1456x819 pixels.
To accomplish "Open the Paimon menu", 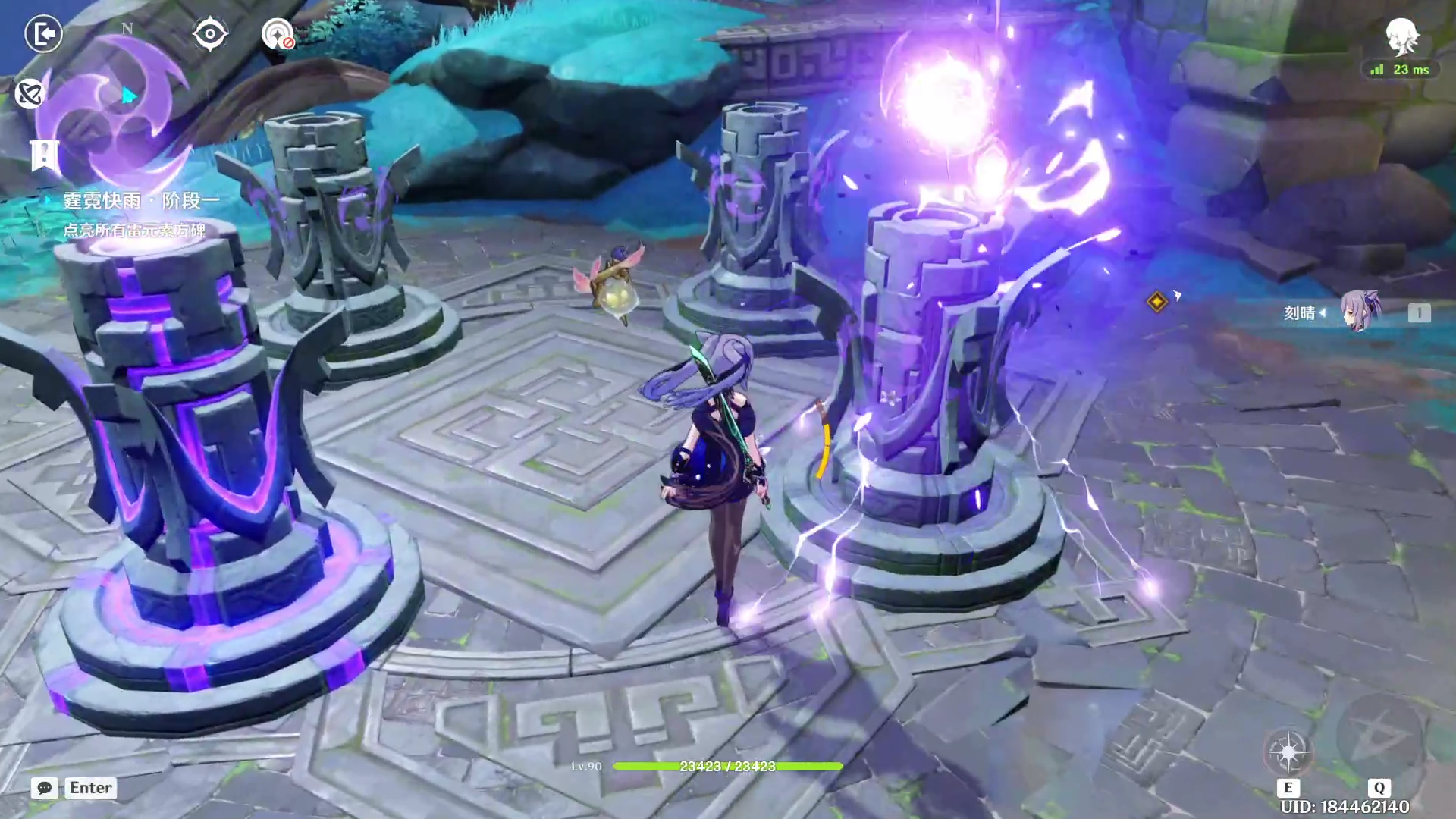I will pos(1401,36).
